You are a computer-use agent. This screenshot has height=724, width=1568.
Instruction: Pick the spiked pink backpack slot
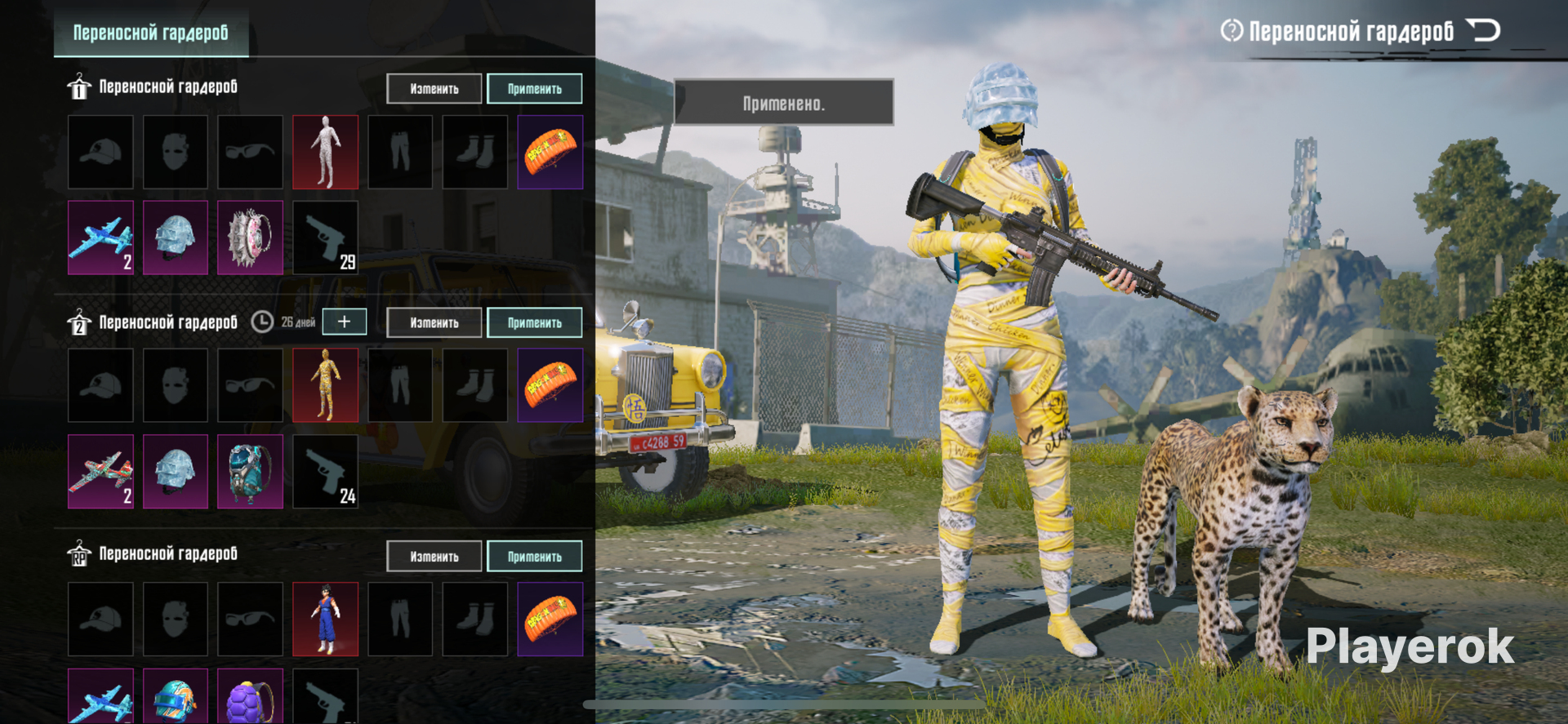click(x=250, y=238)
